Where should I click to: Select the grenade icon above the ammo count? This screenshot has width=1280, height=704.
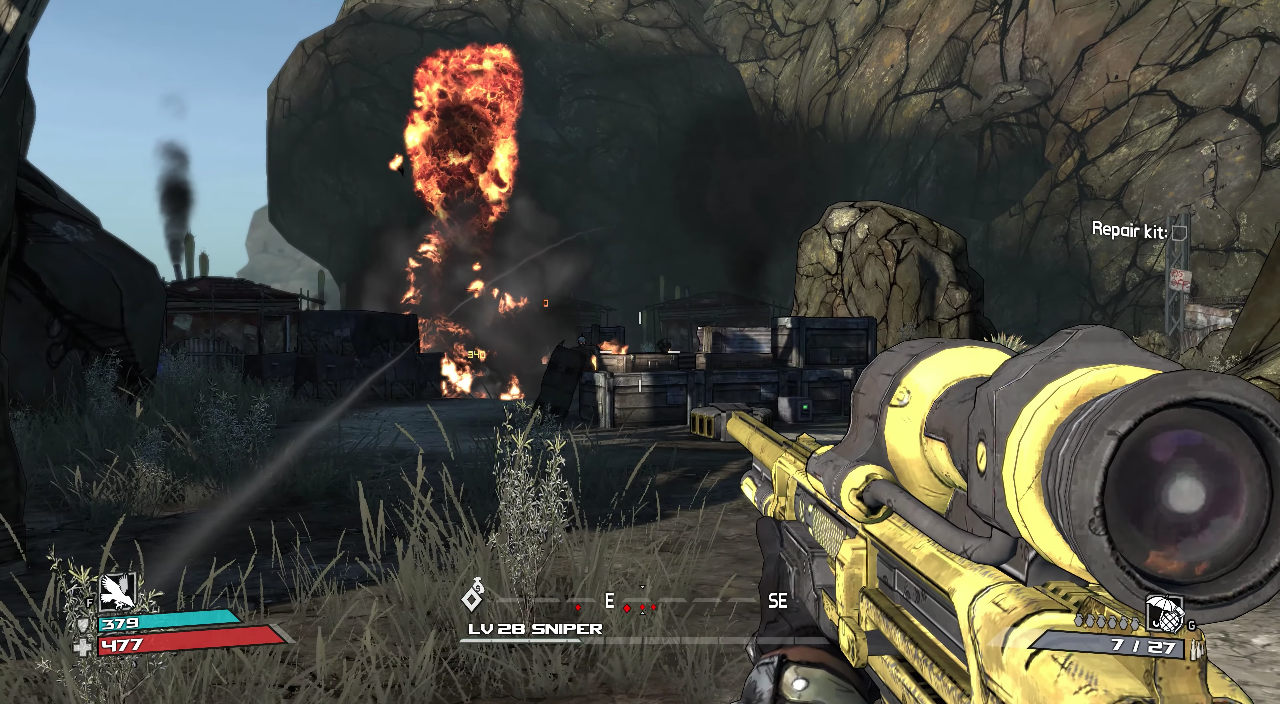pos(1163,614)
